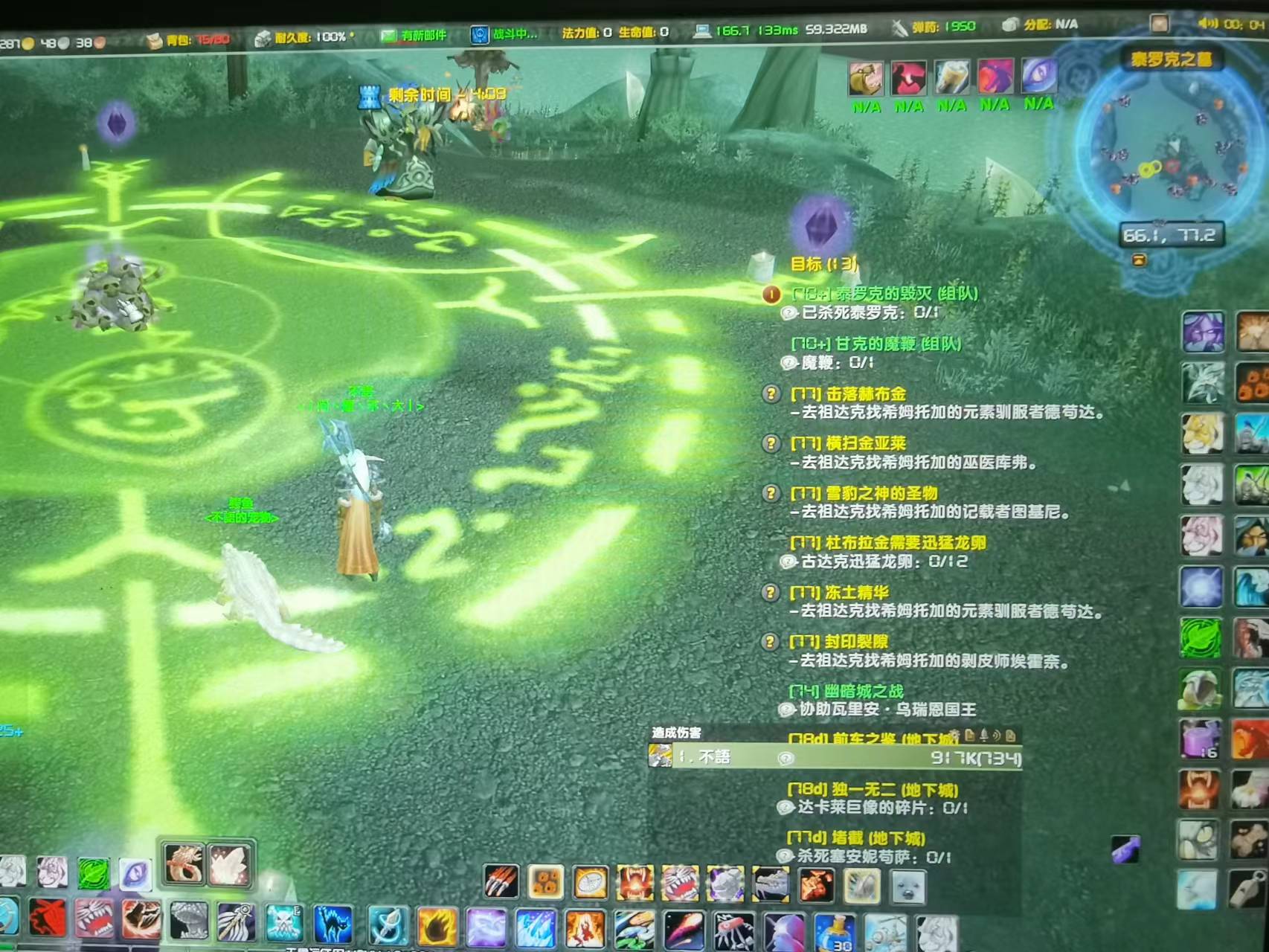
Task: Toggle the question mark beside quest 冻土精华
Action: coord(772,591)
